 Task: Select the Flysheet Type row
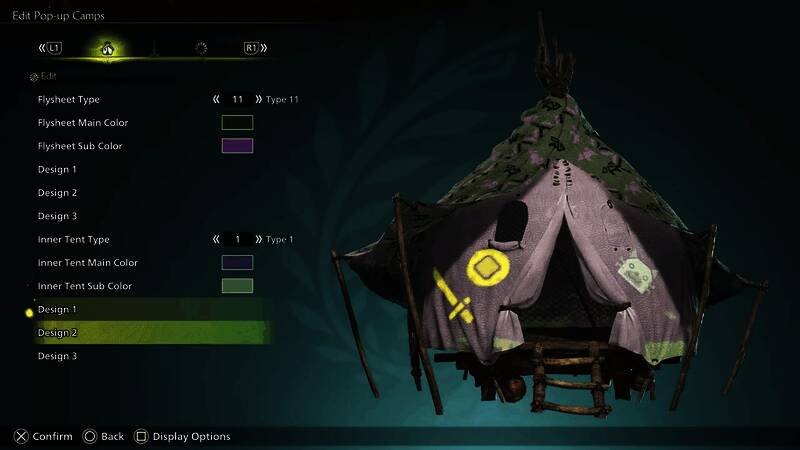[69, 100]
